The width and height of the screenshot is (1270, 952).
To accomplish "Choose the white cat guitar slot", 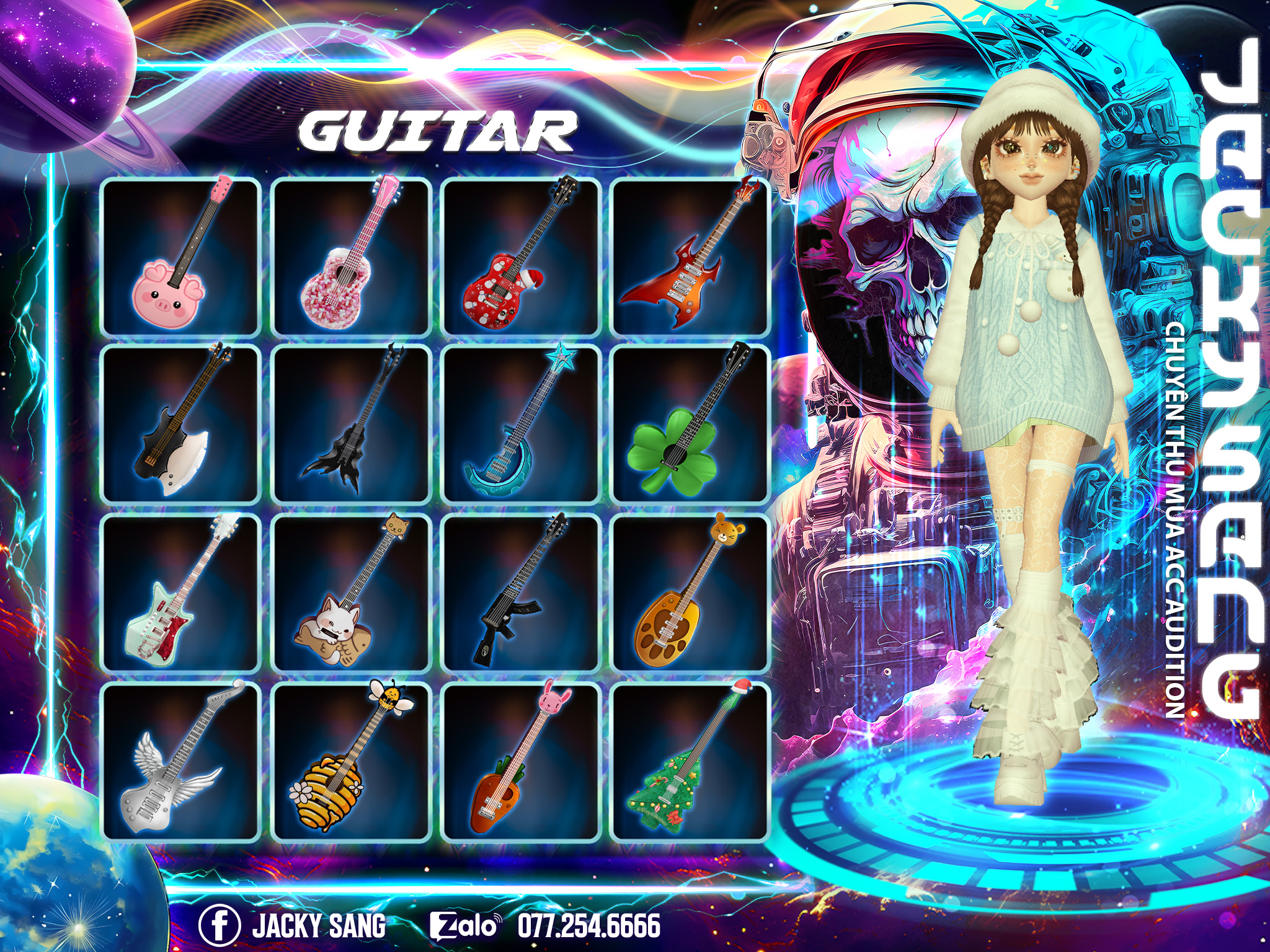I will point(350,593).
